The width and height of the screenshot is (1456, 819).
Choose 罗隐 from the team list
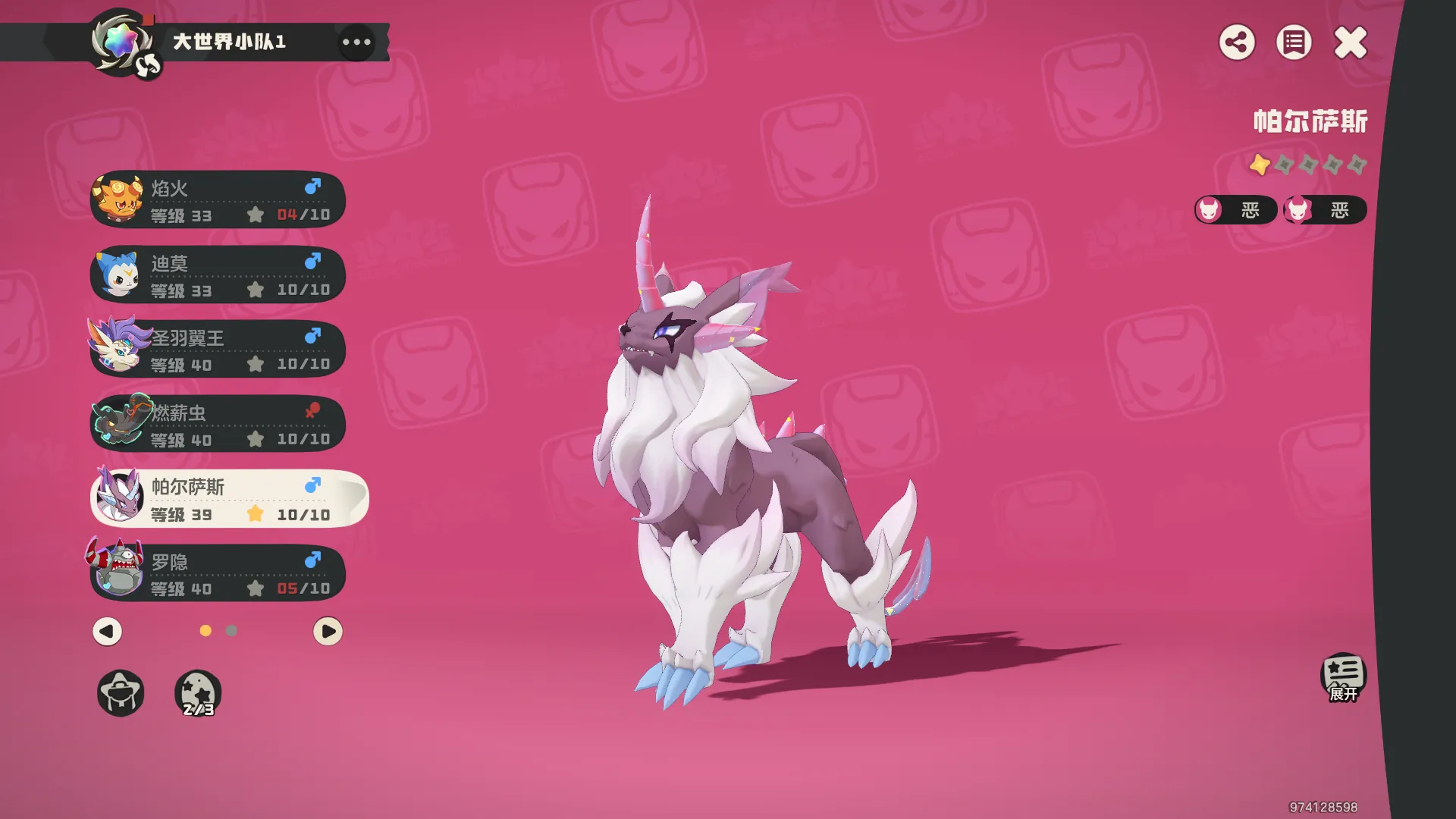[218, 574]
